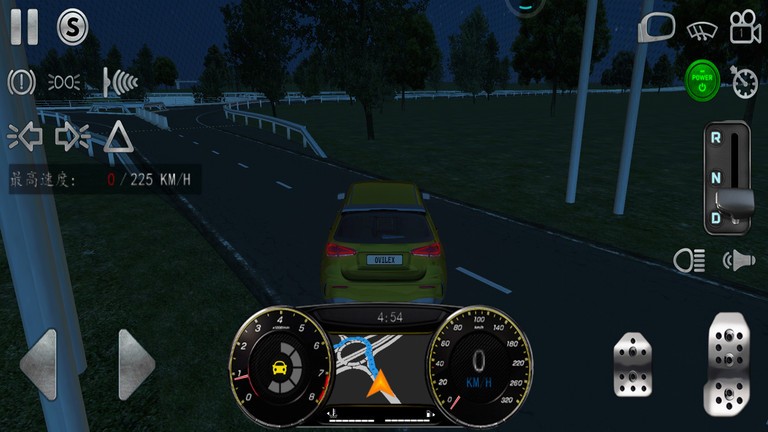Pause the game with the pause button
Image resolution: width=768 pixels, height=432 pixels.
[x=24, y=26]
